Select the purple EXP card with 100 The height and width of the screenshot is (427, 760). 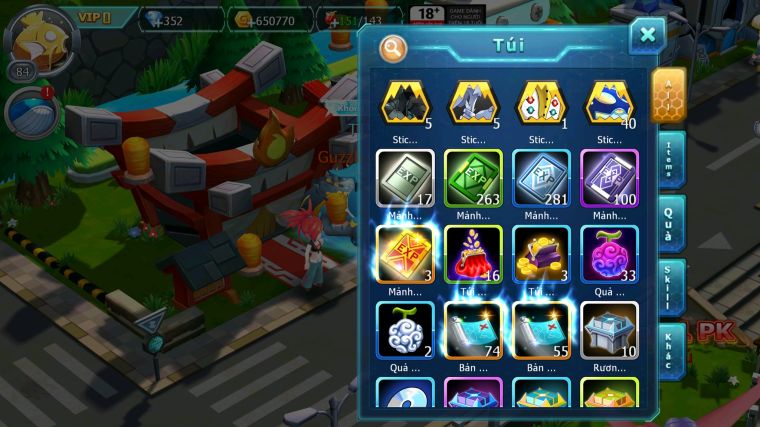[x=609, y=178]
